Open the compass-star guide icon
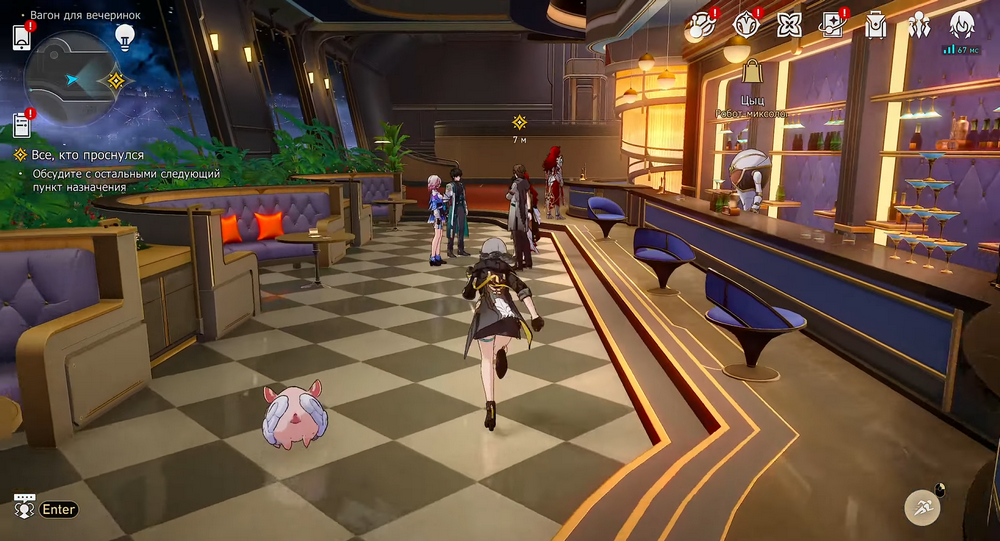This screenshot has width=1000, height=541. pos(745,25)
